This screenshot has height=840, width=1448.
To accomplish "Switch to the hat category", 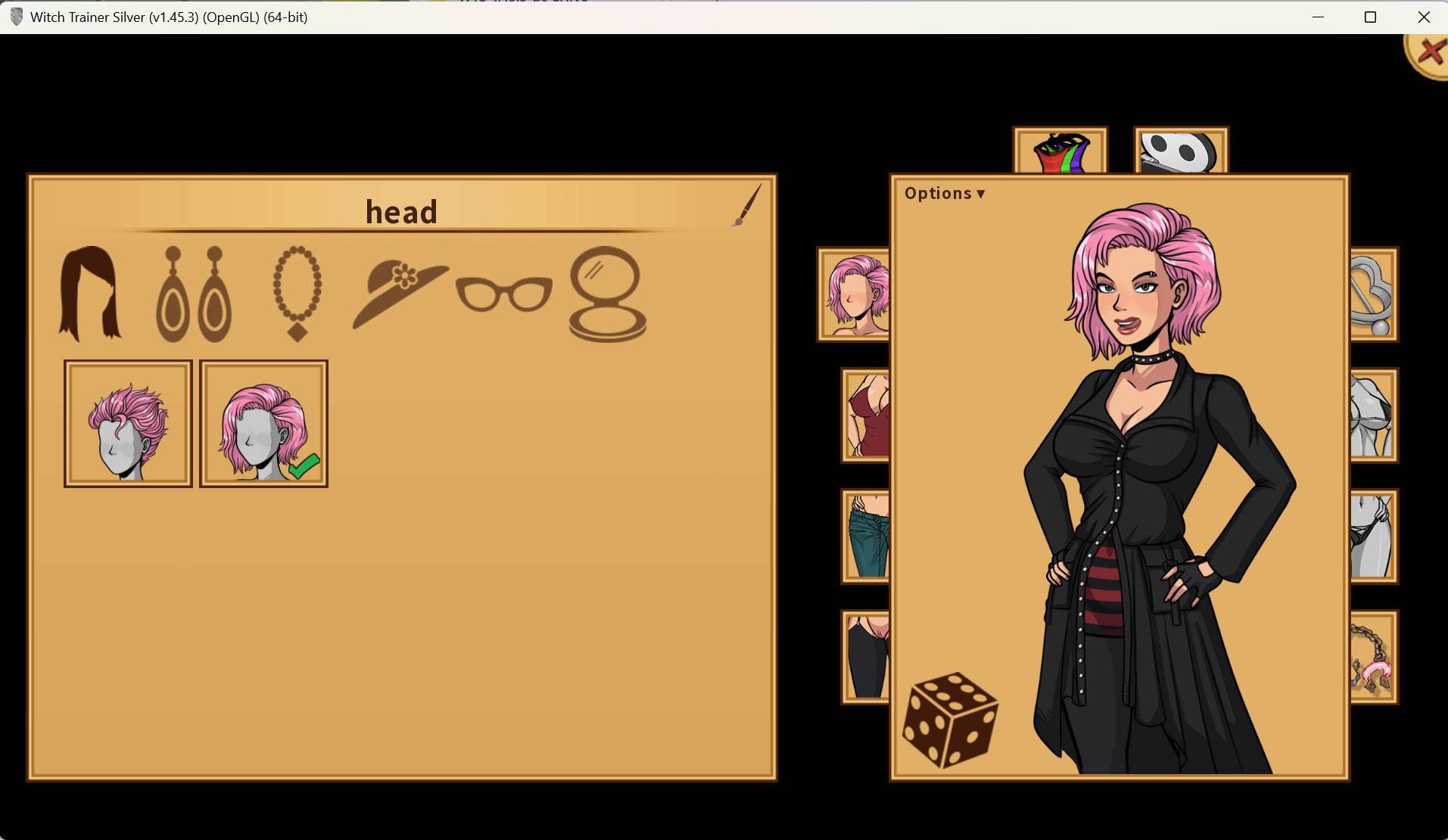I will pyautogui.click(x=399, y=294).
